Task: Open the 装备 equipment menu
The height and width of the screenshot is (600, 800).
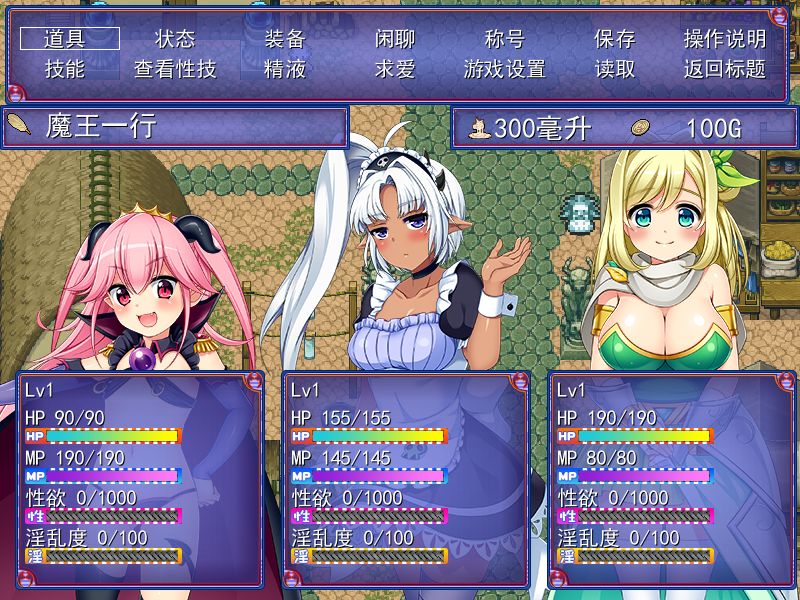Action: (285, 39)
